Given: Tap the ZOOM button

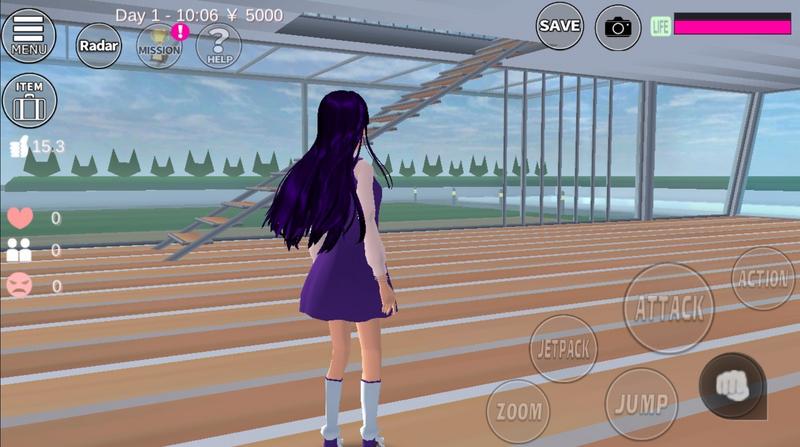Looking at the screenshot, I should point(518,411).
